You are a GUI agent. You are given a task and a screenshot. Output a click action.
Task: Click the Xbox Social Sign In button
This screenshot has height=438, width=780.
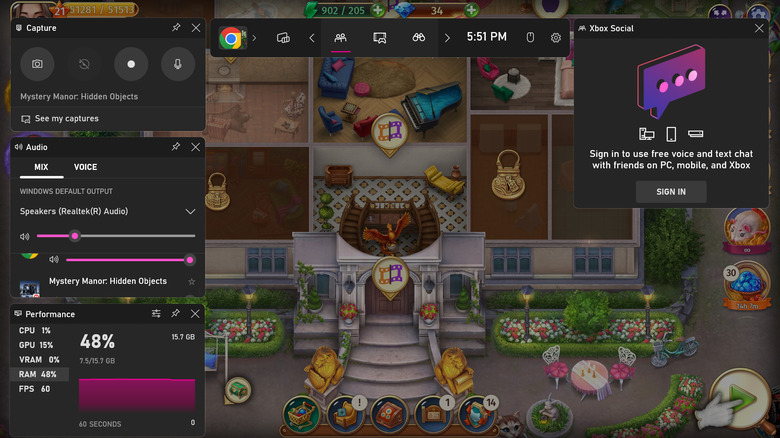point(671,191)
